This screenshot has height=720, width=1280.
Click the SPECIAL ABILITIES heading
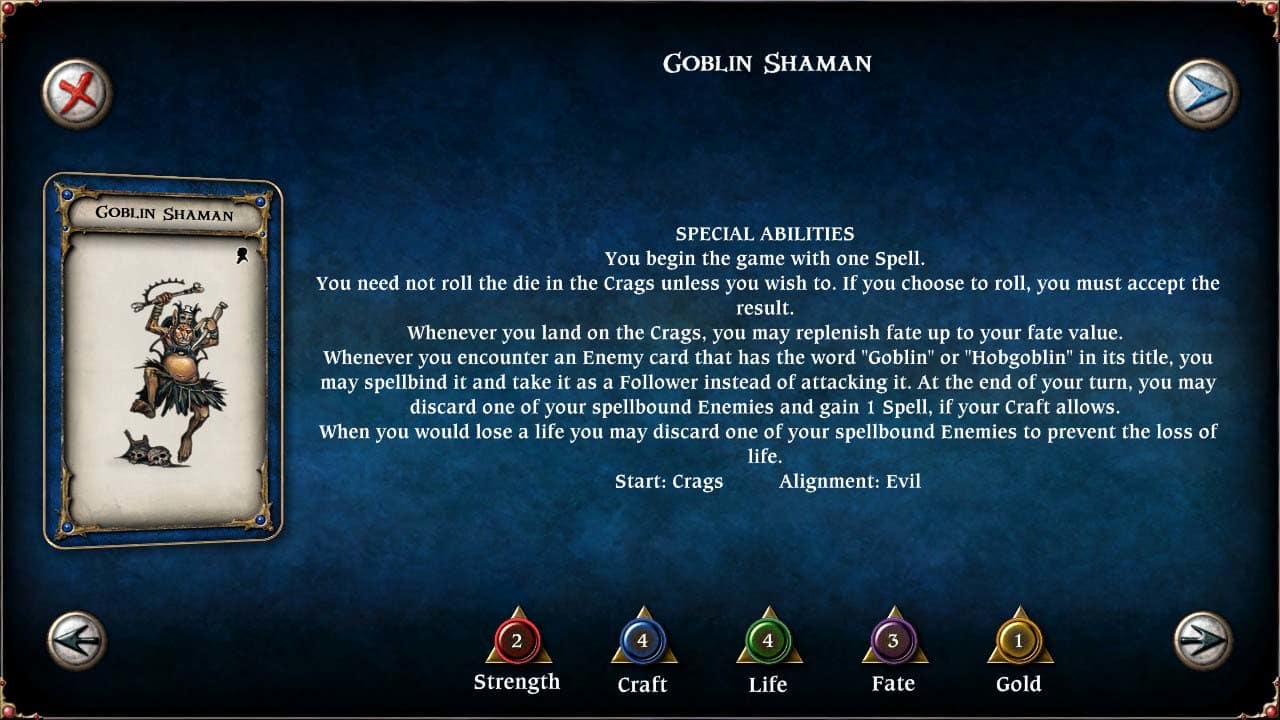click(766, 233)
